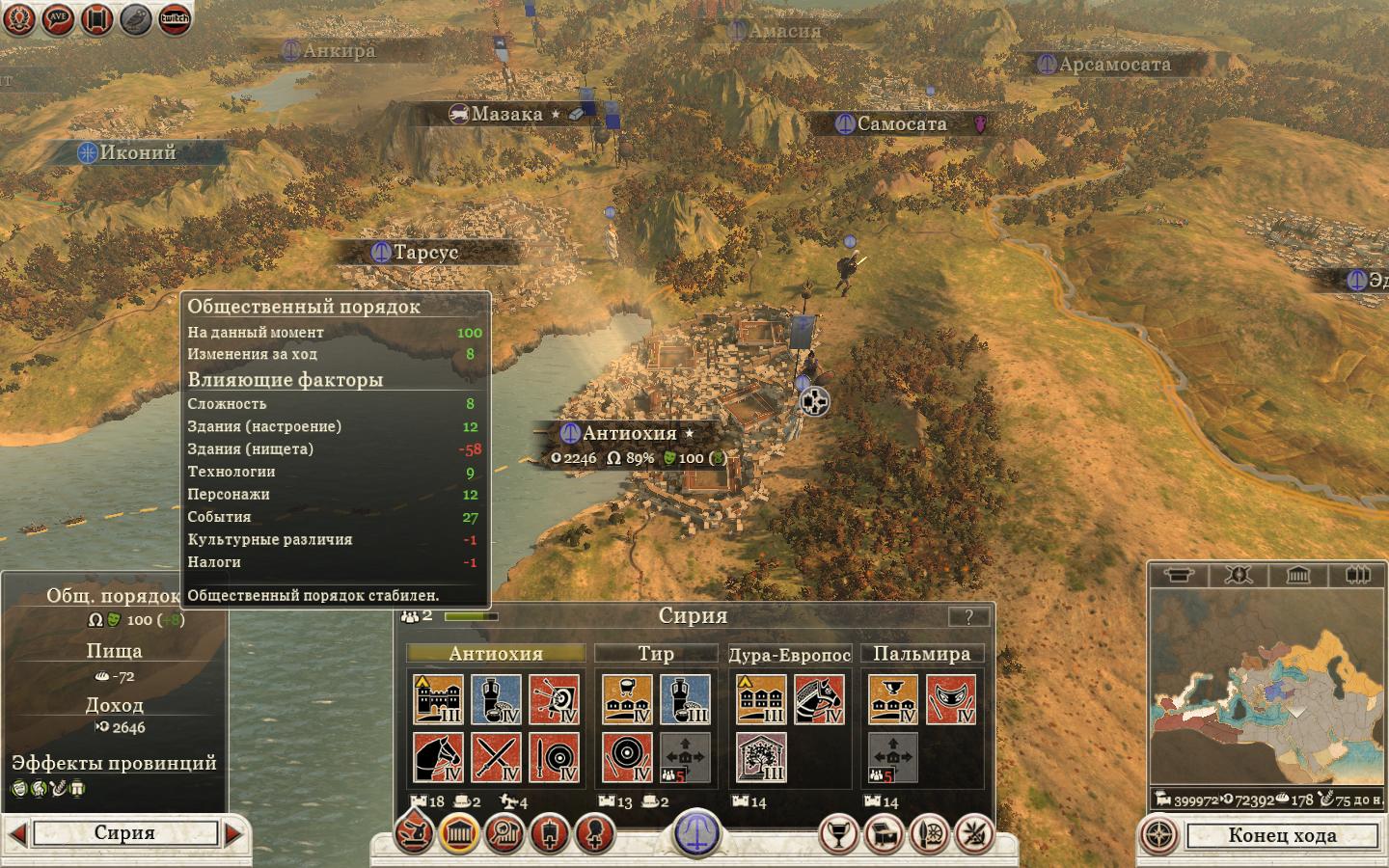1389x868 pixels.
Task: Switch minimap to the temple filter tab
Action: coord(1297,576)
